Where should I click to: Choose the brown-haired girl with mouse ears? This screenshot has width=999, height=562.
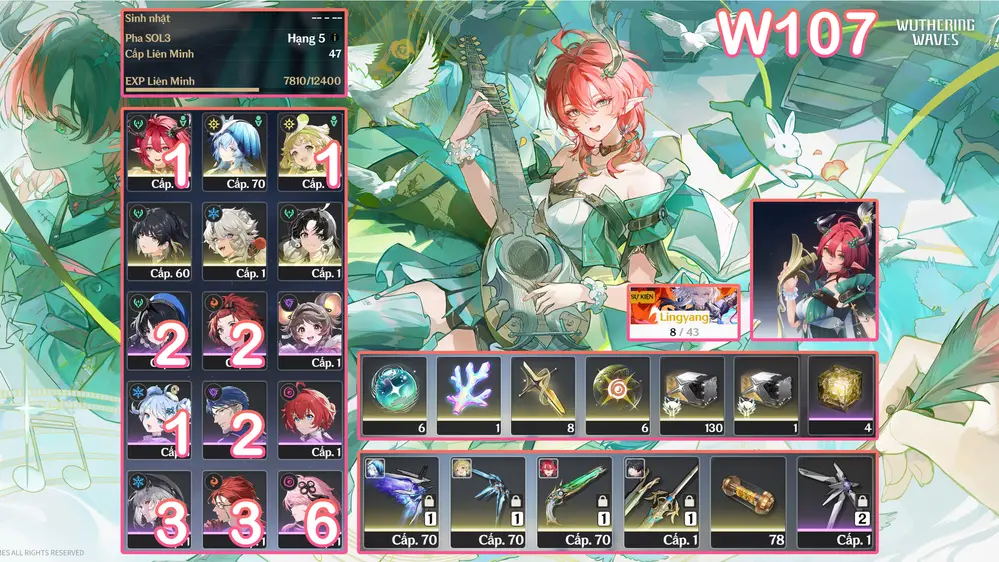coord(309,331)
